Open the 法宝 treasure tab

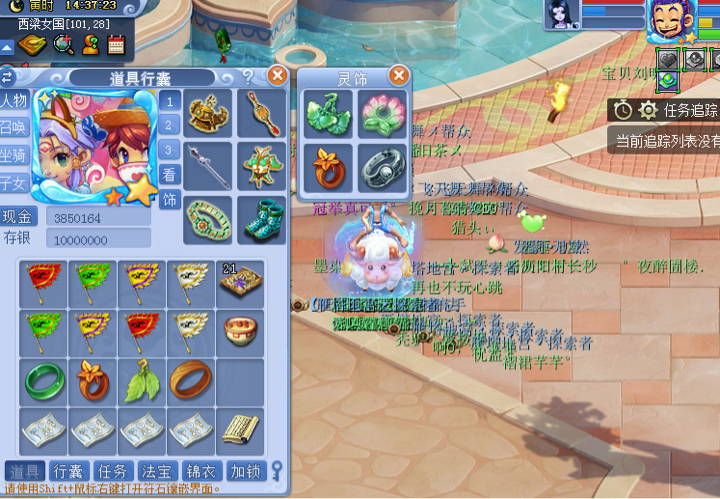[156, 471]
